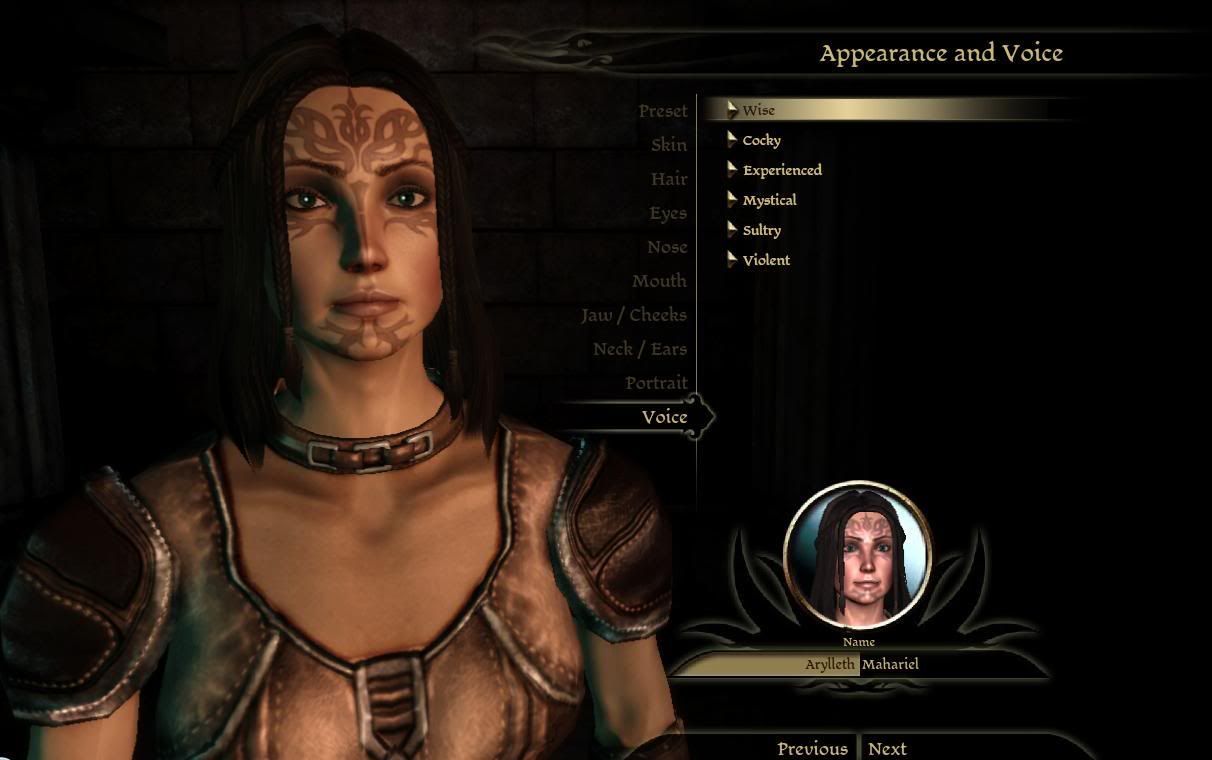Select the Wise voice option

pyautogui.click(x=759, y=110)
